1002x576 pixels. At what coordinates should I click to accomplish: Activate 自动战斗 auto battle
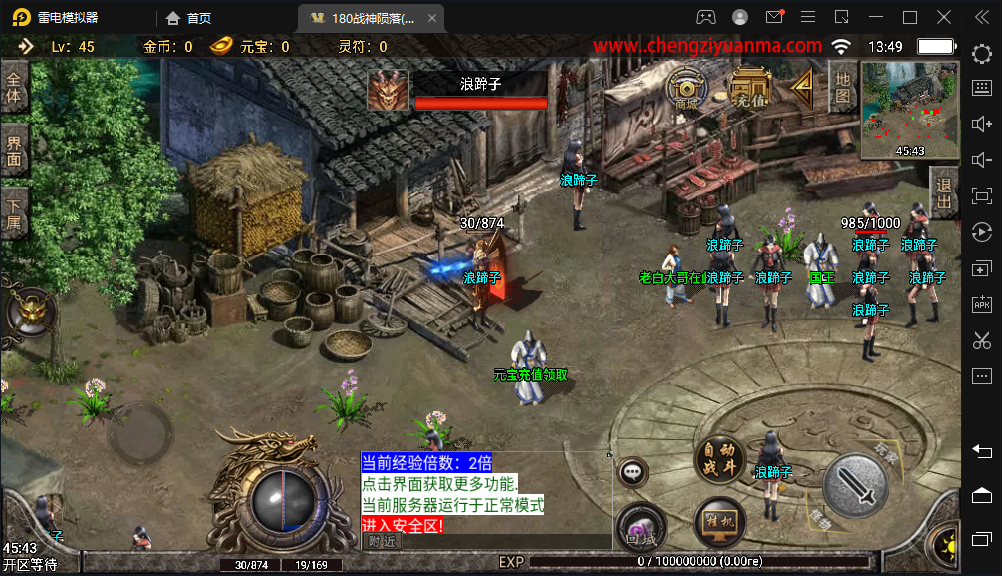point(720,461)
